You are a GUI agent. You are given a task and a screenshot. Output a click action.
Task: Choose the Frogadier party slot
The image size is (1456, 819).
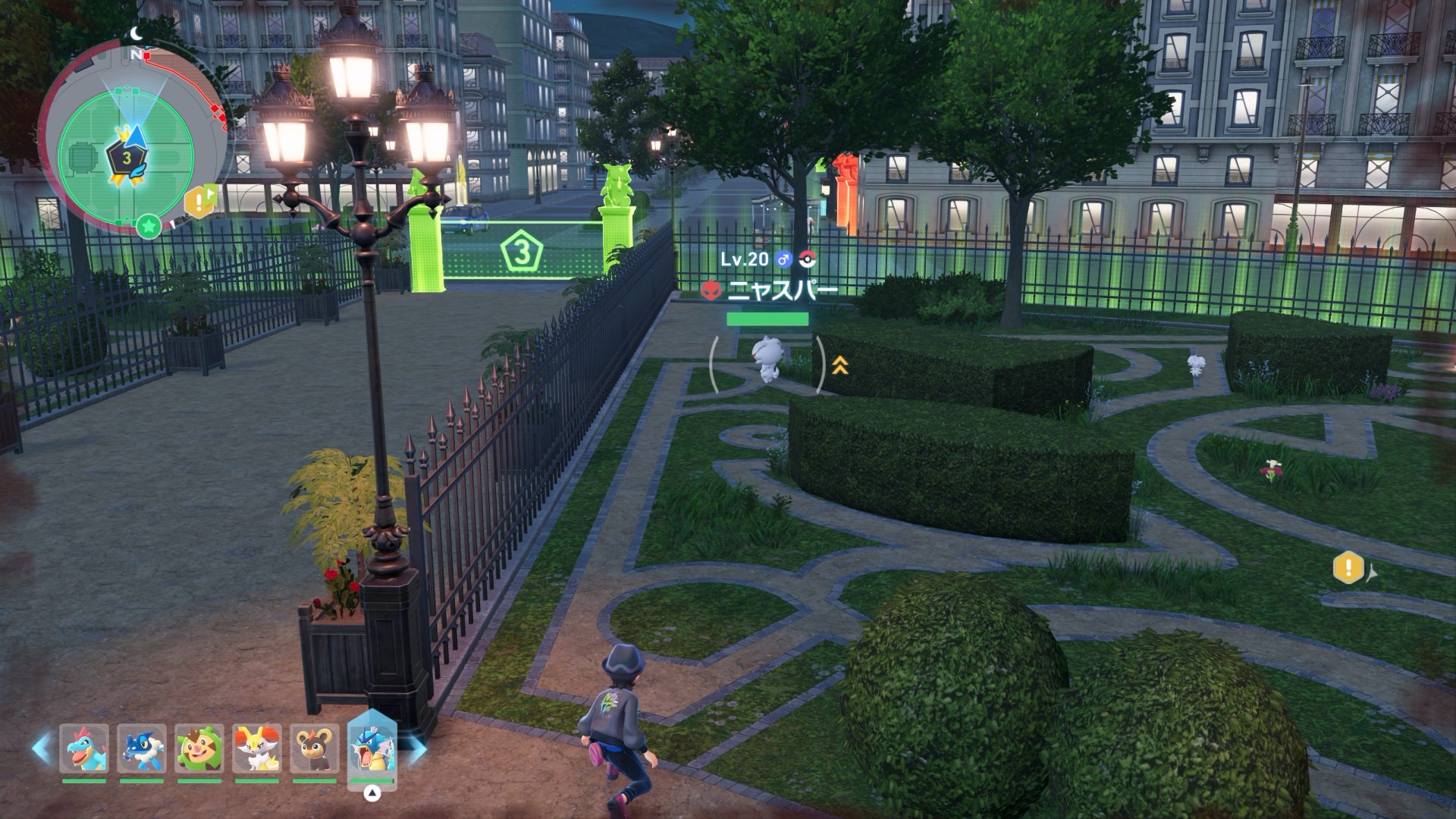[x=142, y=748]
